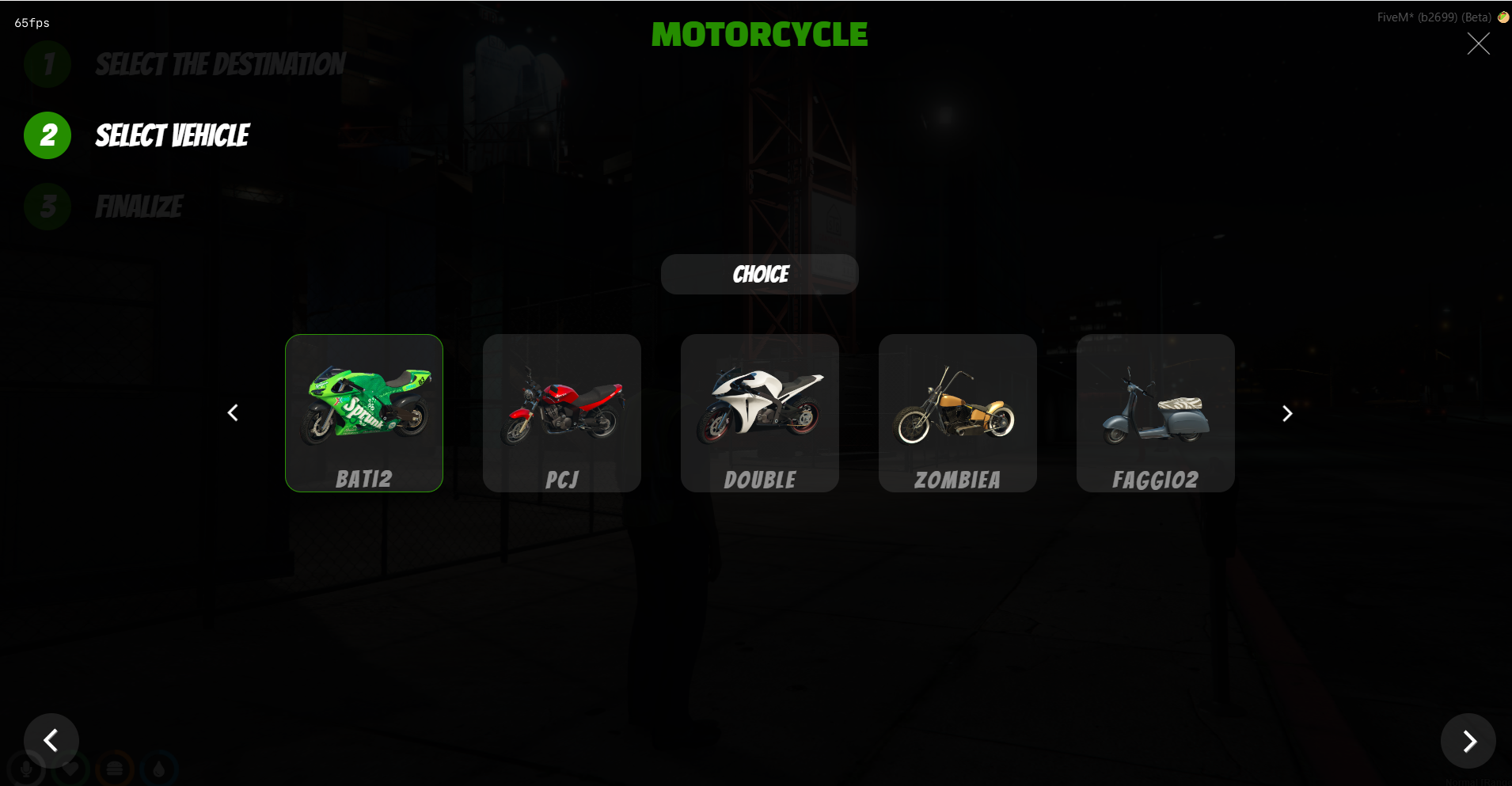The height and width of the screenshot is (786, 1512).
Task: Click the burger hunger status icon
Action: (113, 767)
